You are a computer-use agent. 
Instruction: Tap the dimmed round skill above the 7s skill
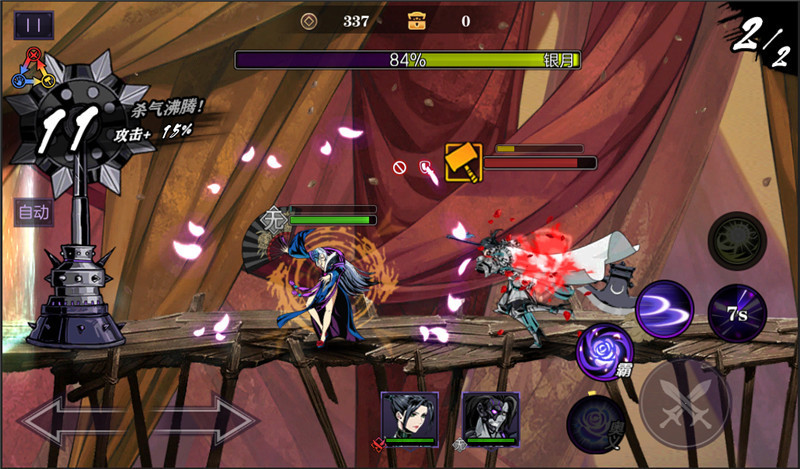737,241
